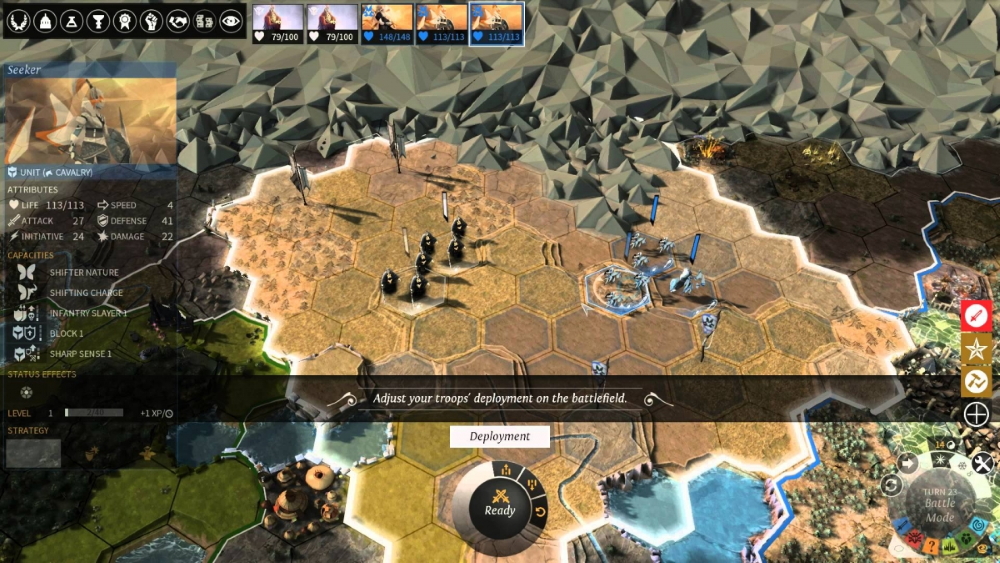Reset deployment with the circular arrow icon

click(542, 513)
